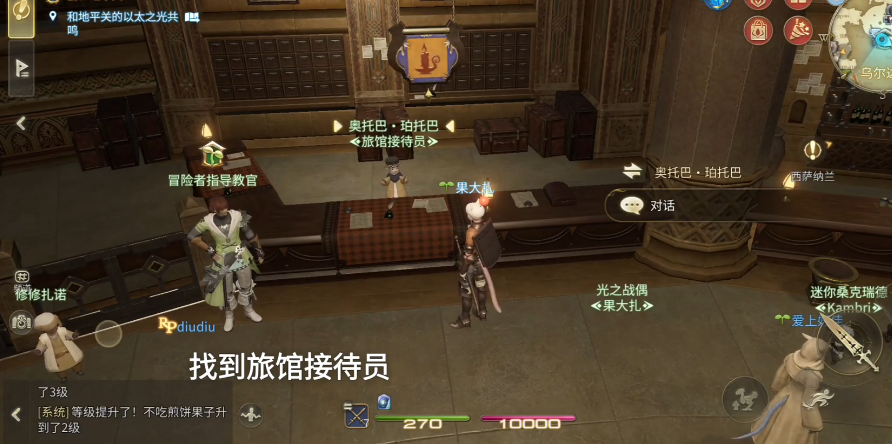892x444 pixels.
Task: Activate the sword attack button
Action: point(852,346)
